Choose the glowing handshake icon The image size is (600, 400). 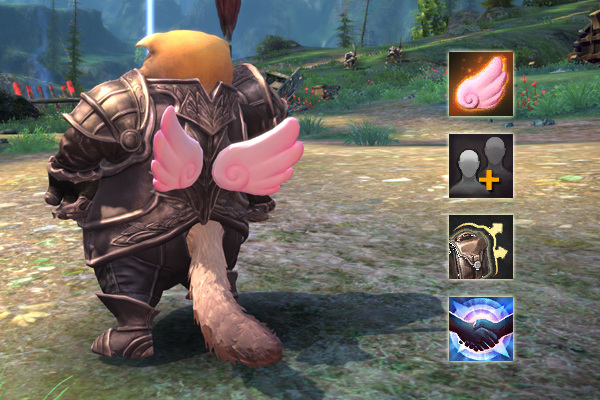481,328
